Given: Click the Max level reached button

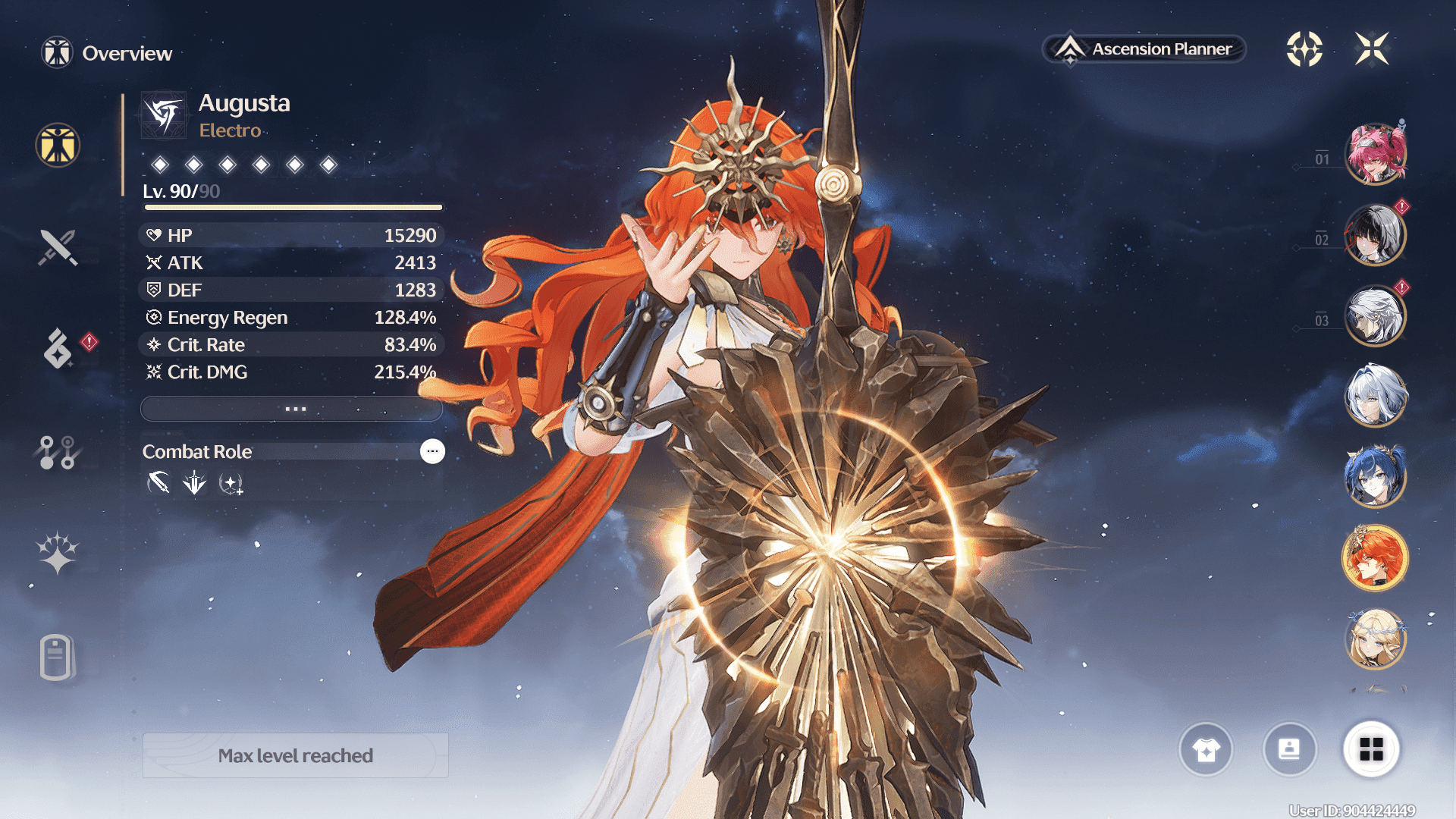Looking at the screenshot, I should (x=296, y=755).
